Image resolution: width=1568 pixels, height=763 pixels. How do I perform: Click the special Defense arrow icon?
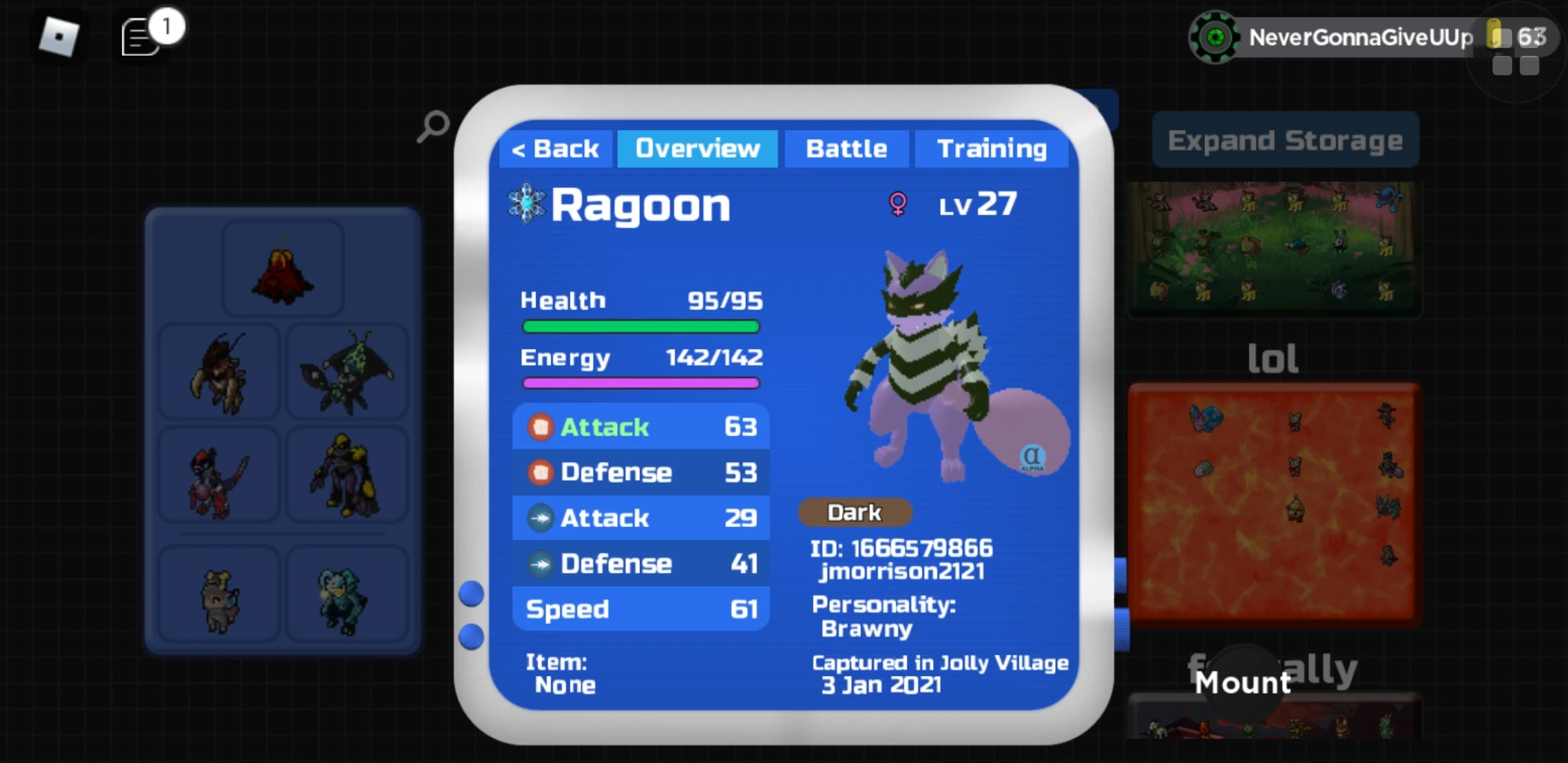point(540,563)
